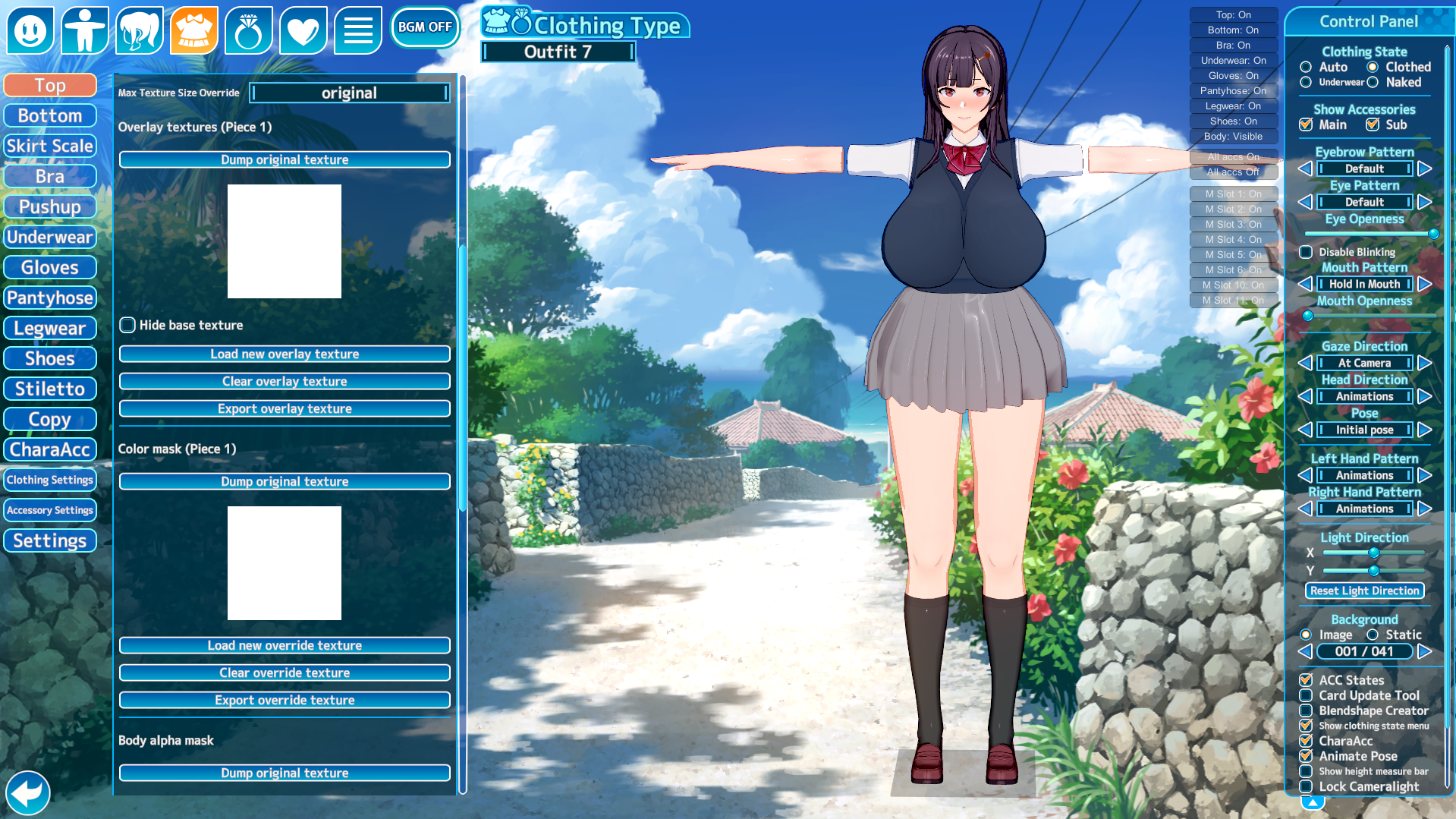Turn All accs Off
This screenshot has height=819, width=1456.
(1233, 172)
